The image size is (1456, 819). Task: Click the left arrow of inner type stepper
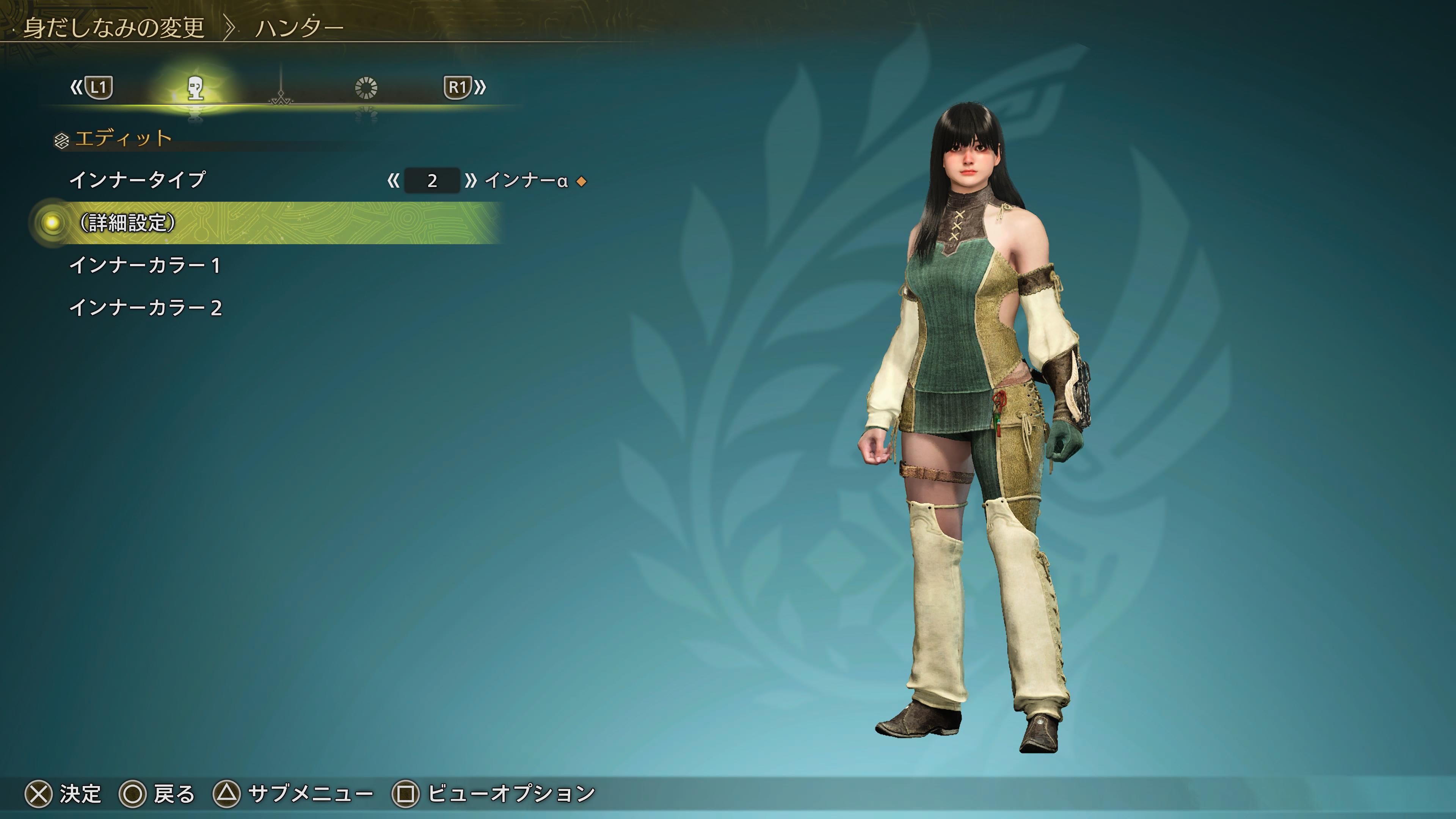[394, 181]
